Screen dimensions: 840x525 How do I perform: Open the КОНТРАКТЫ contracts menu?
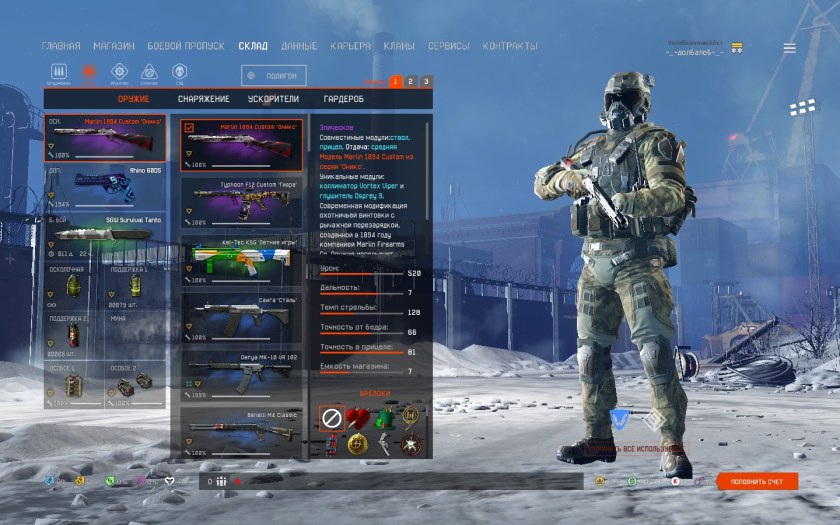(510, 46)
